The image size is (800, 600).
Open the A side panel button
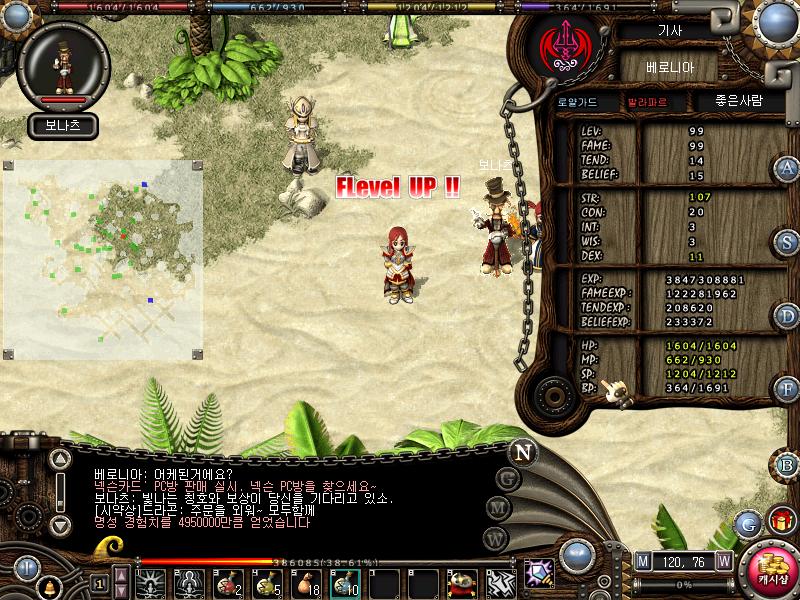tap(788, 168)
